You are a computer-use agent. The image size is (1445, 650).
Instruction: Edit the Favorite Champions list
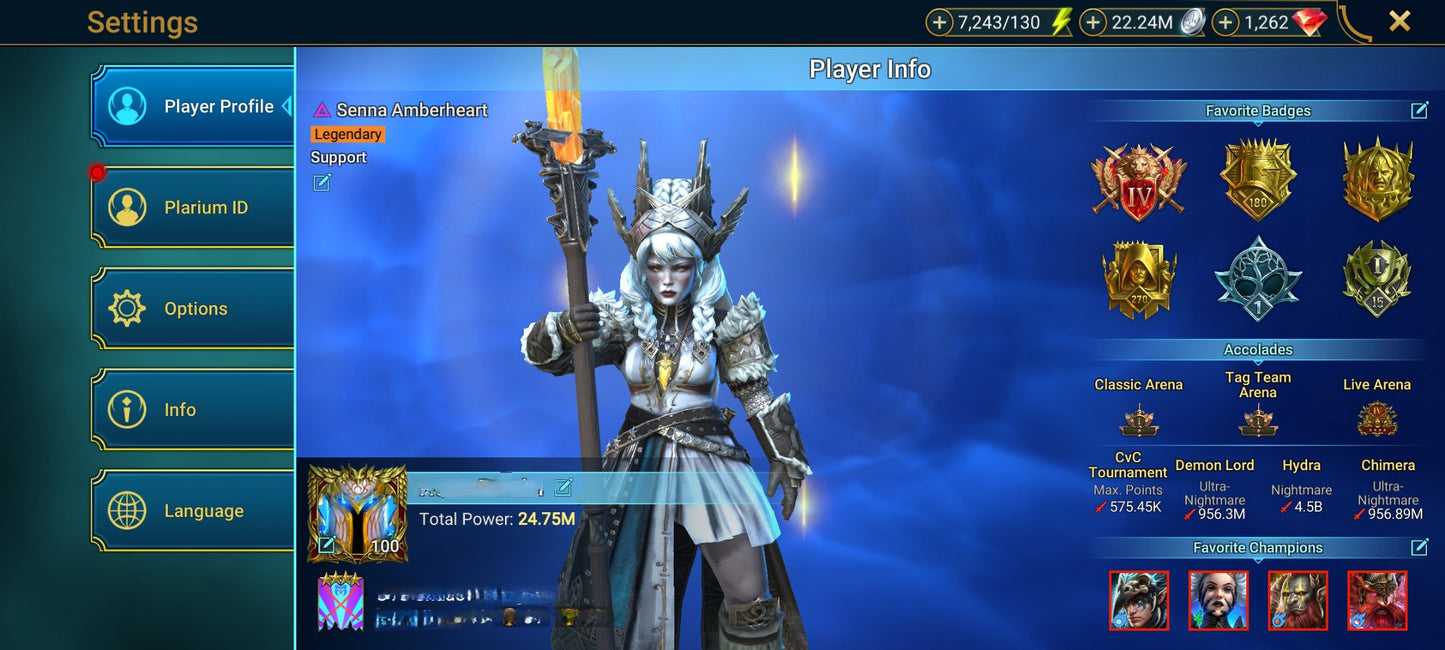click(x=1419, y=547)
